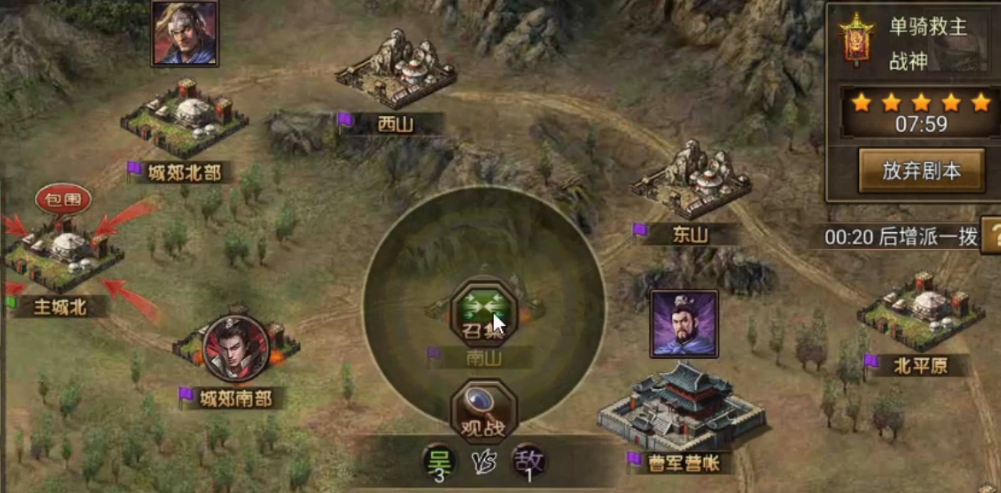Select the round hero portrait at 城郊南部
This screenshot has width=1001, height=493.
(236, 347)
